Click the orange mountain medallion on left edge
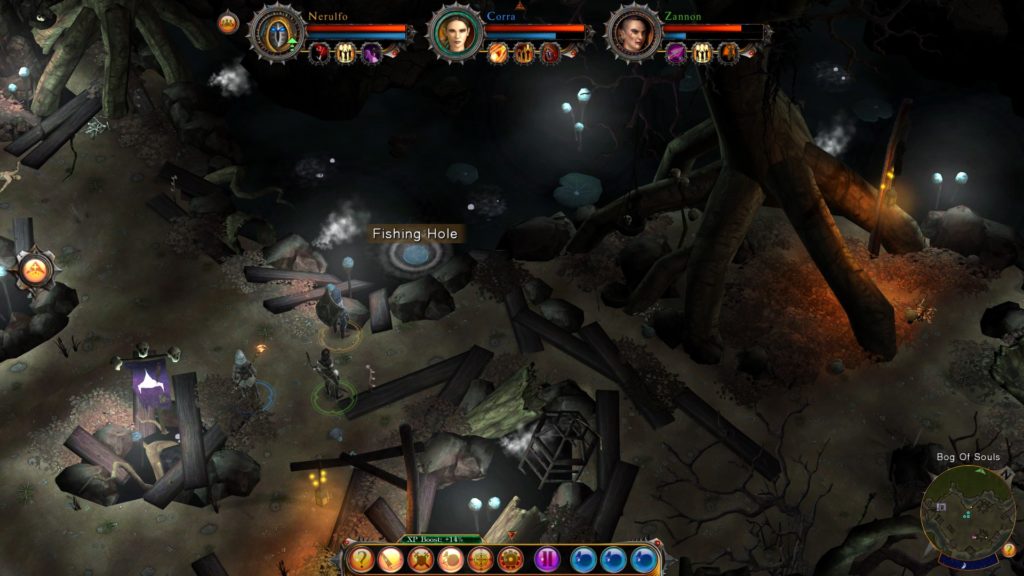 pyautogui.click(x=35, y=268)
